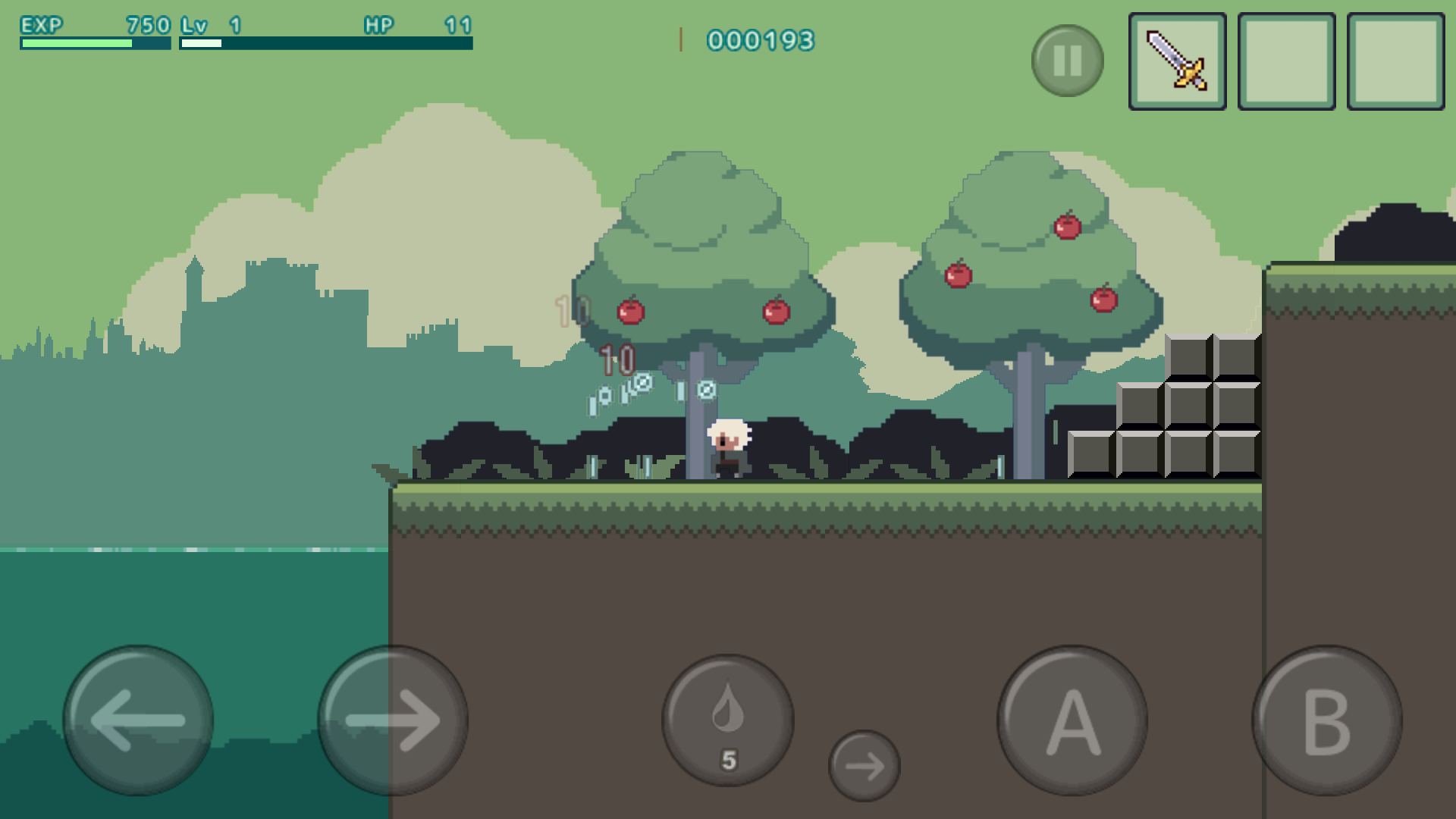Pause the game with the pause button
This screenshot has height=819, width=1456.
(1067, 61)
